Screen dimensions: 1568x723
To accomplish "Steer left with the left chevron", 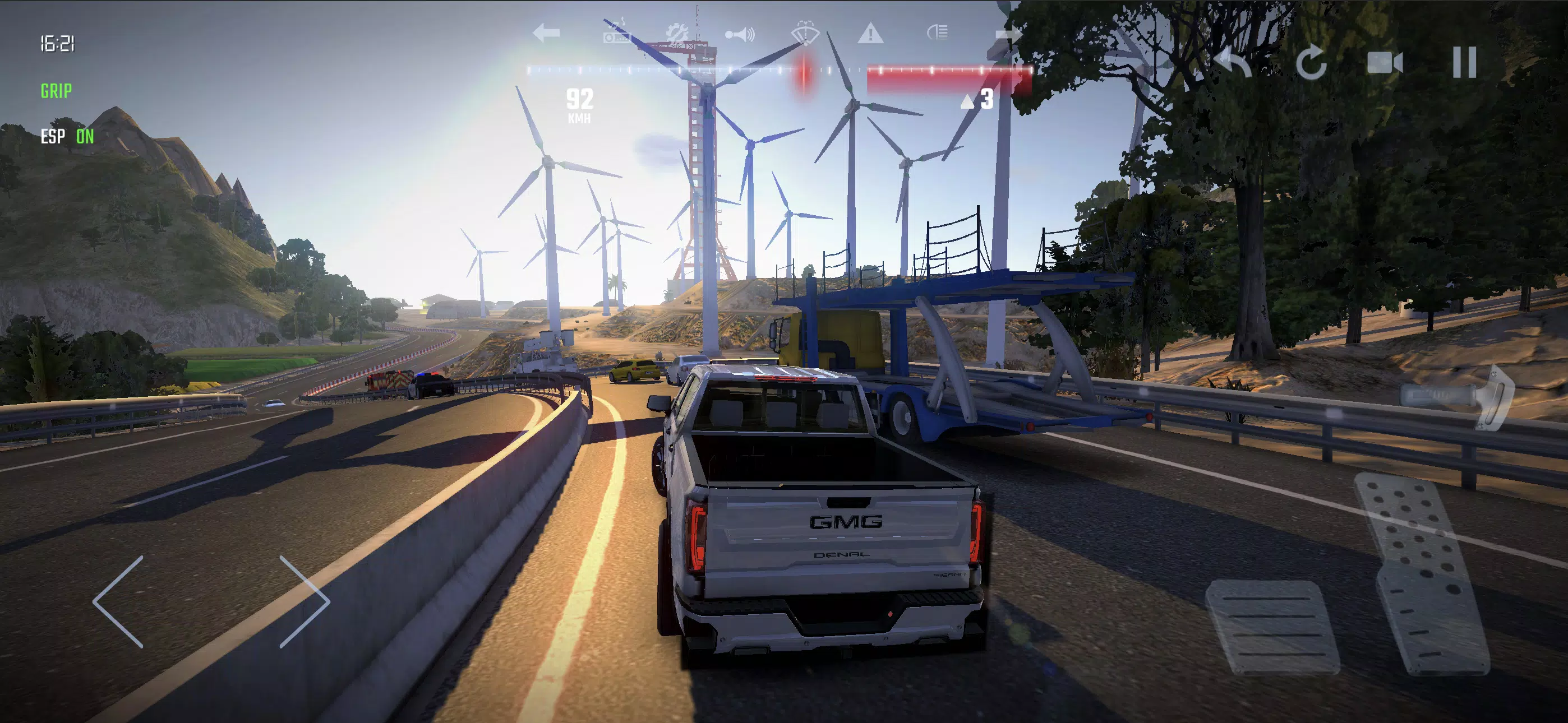I will pos(119,601).
